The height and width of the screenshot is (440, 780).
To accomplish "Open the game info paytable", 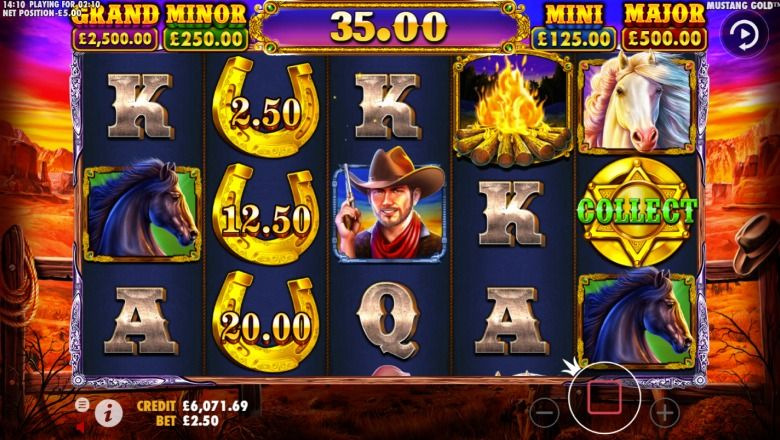I will [108, 411].
